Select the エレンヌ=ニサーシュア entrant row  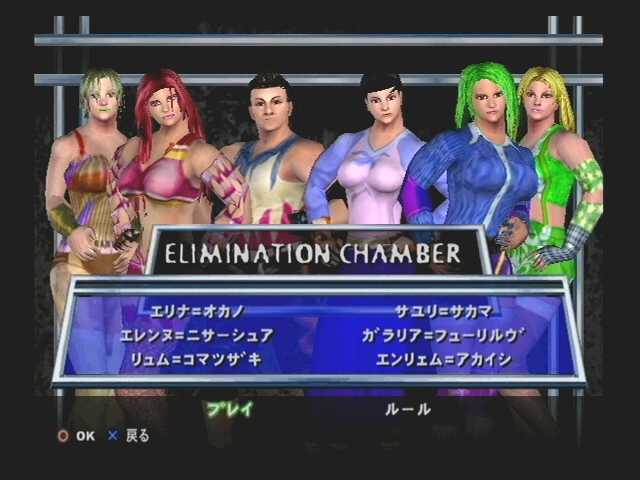pyautogui.click(x=197, y=335)
